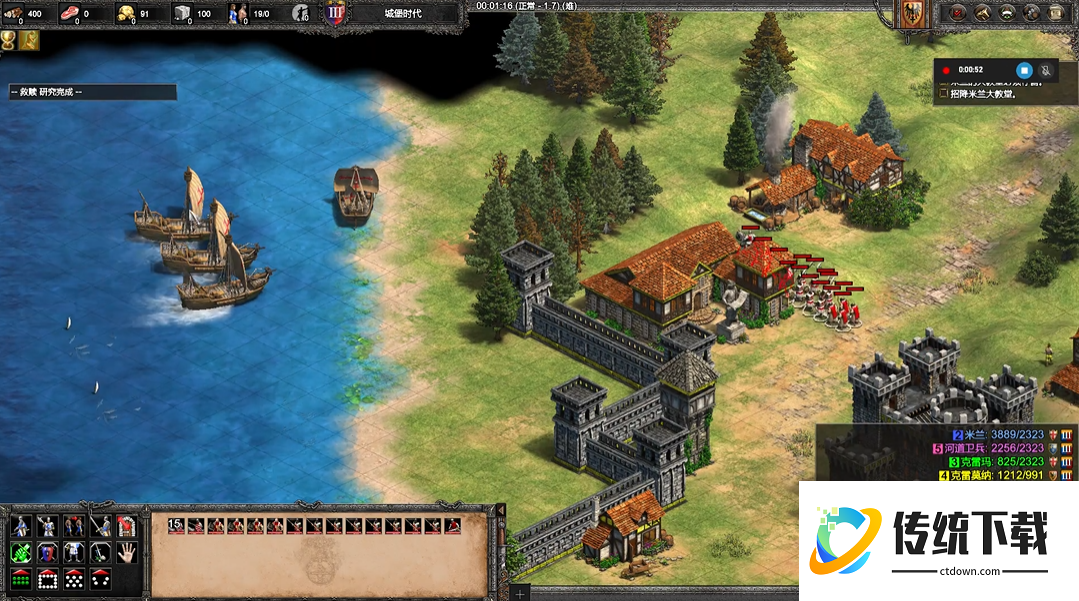
Task: Activate the green patrol command
Action: coord(20,552)
